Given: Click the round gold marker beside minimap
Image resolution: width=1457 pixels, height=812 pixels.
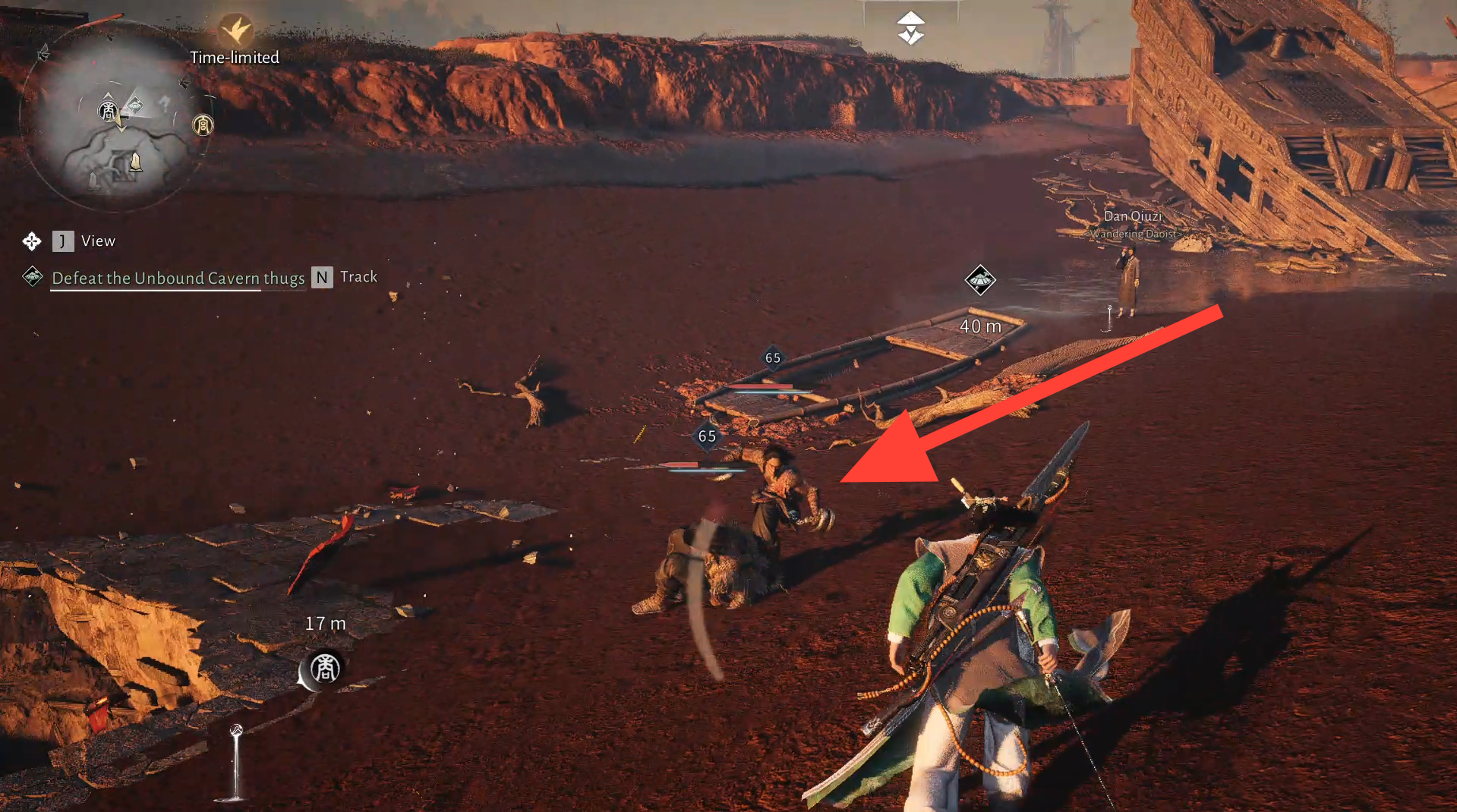Looking at the screenshot, I should pyautogui.click(x=203, y=124).
